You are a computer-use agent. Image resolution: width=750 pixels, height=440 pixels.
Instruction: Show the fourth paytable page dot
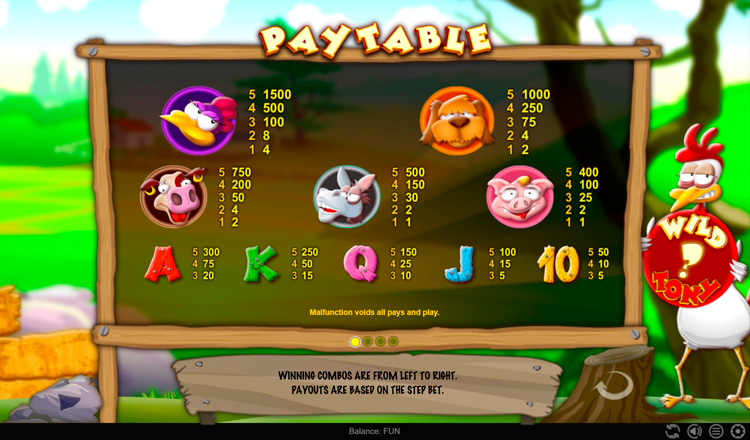coord(394,342)
